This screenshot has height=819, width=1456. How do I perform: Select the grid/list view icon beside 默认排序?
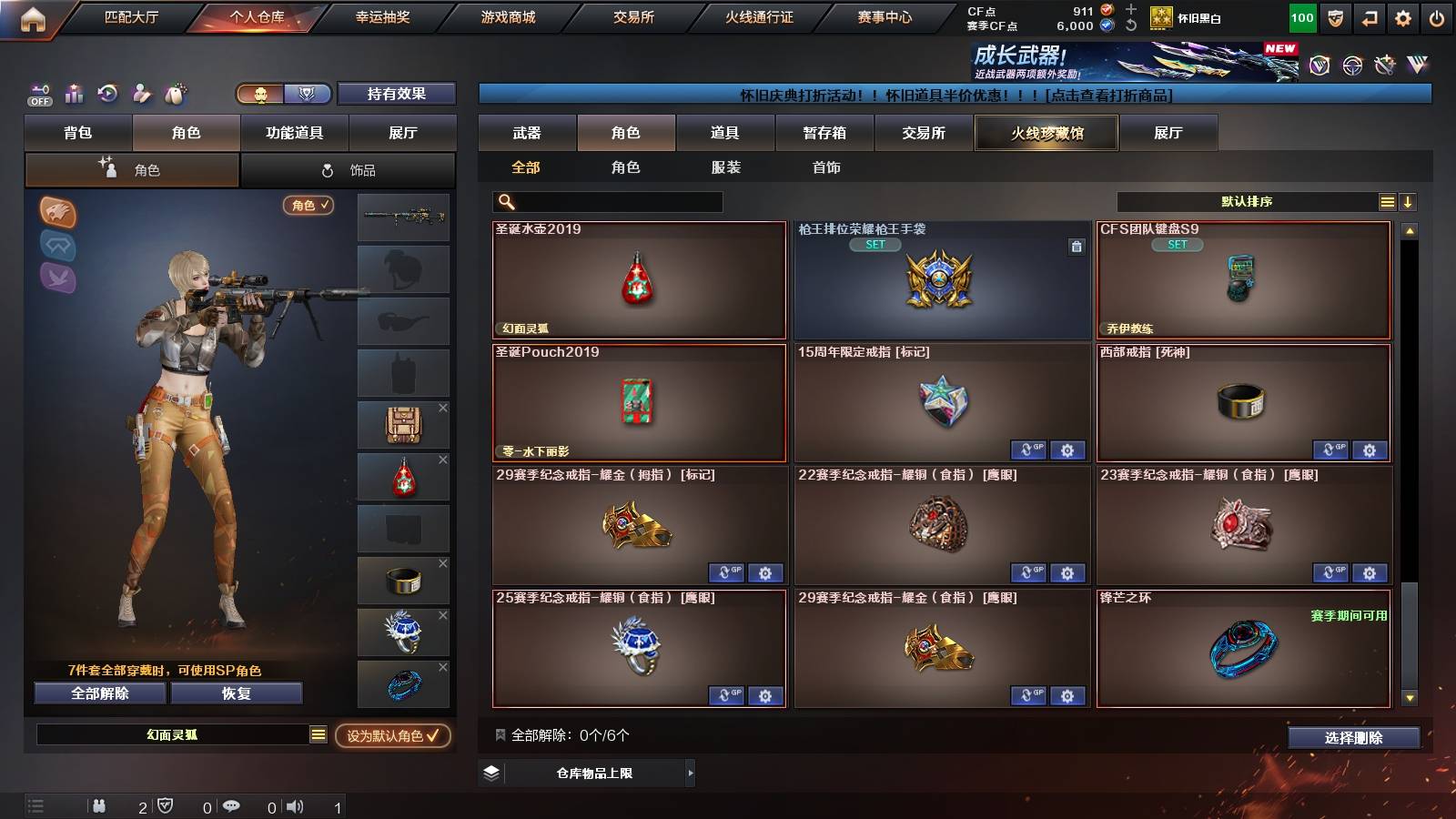click(1387, 201)
